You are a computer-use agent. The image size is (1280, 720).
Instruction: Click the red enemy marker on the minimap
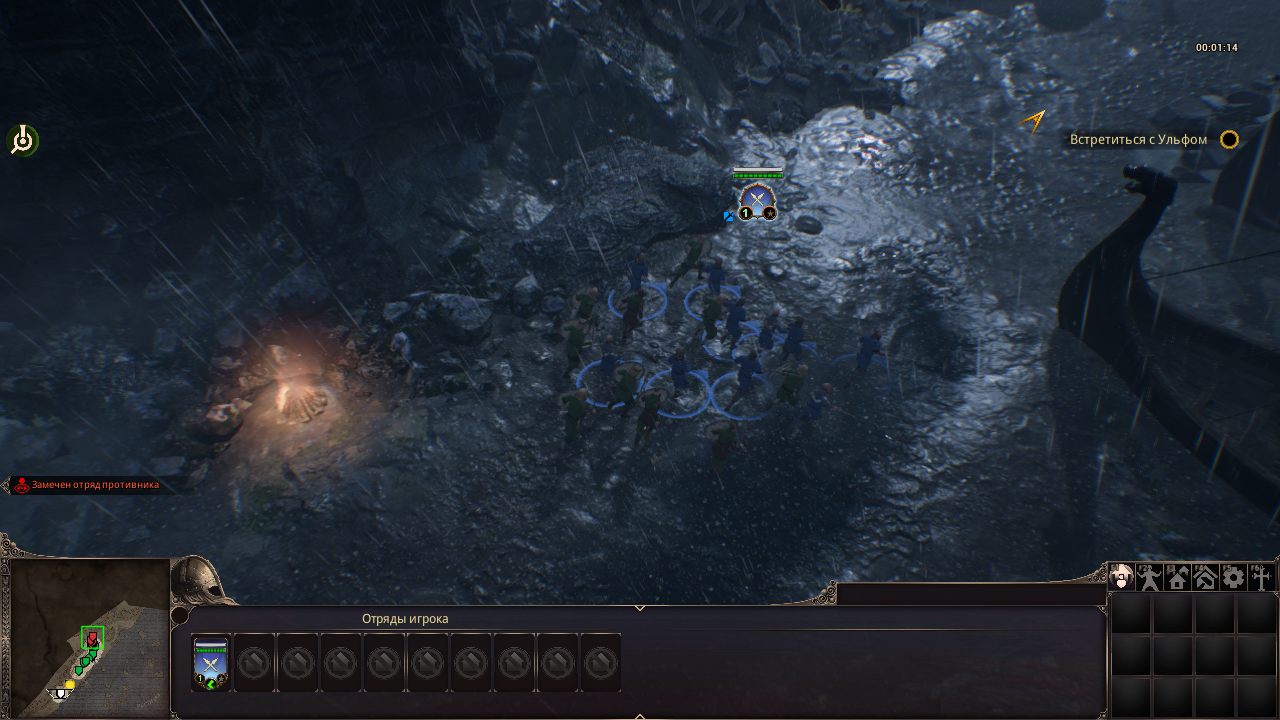(92, 639)
